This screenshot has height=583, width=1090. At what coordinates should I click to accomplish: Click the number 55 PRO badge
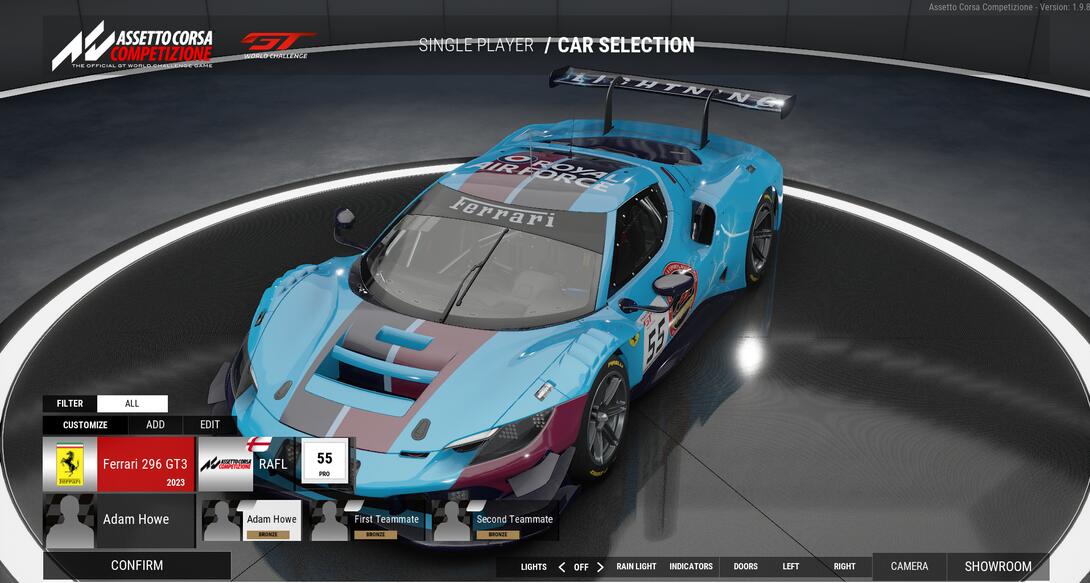[324, 463]
